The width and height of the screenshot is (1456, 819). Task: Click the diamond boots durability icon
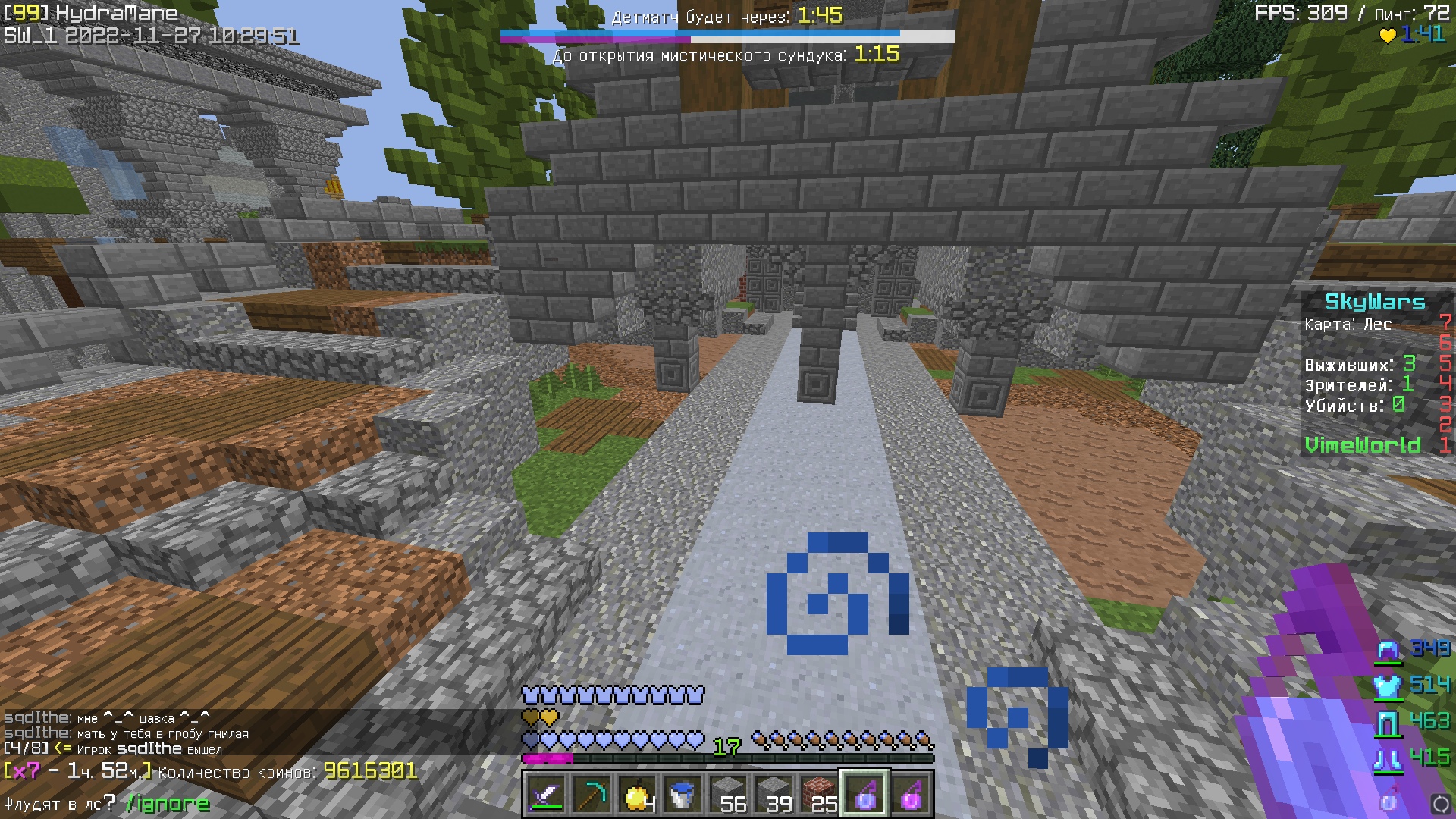pos(1388,759)
